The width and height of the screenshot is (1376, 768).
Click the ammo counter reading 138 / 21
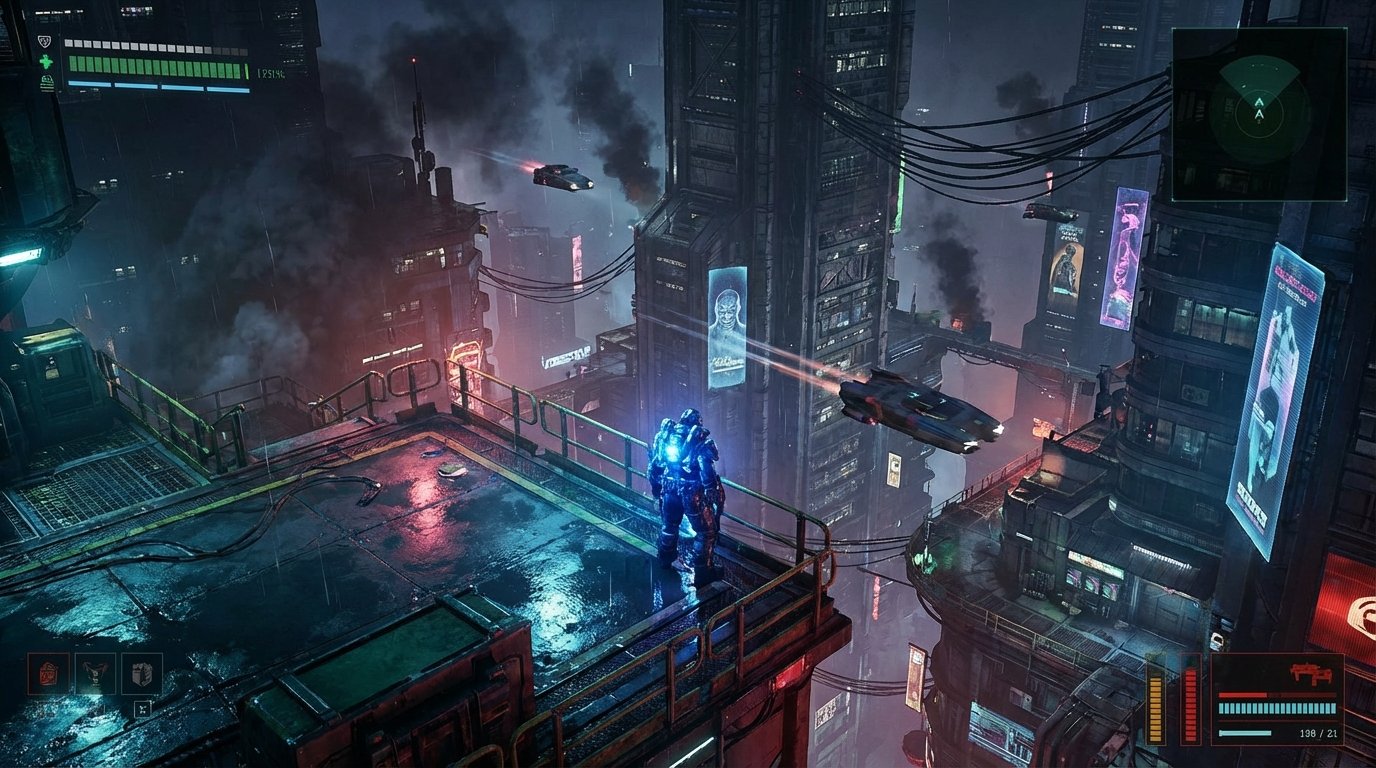tap(1319, 733)
